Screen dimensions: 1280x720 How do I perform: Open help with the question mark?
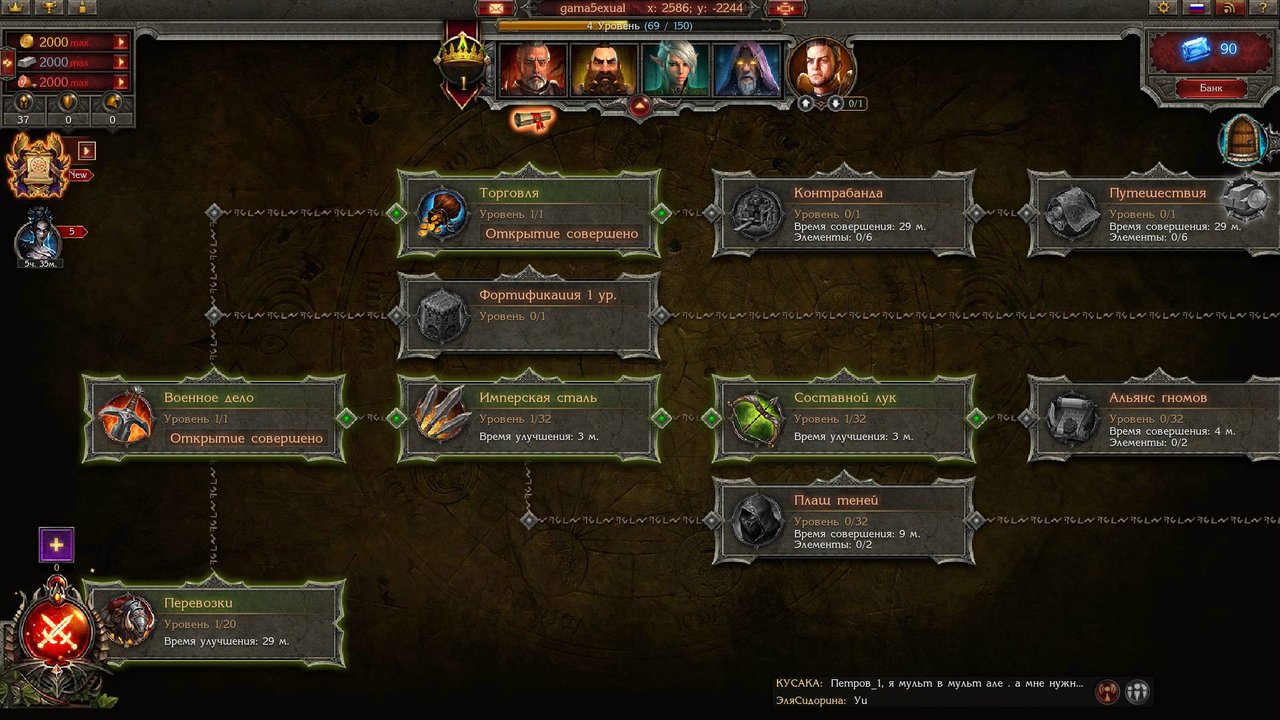pos(1263,8)
